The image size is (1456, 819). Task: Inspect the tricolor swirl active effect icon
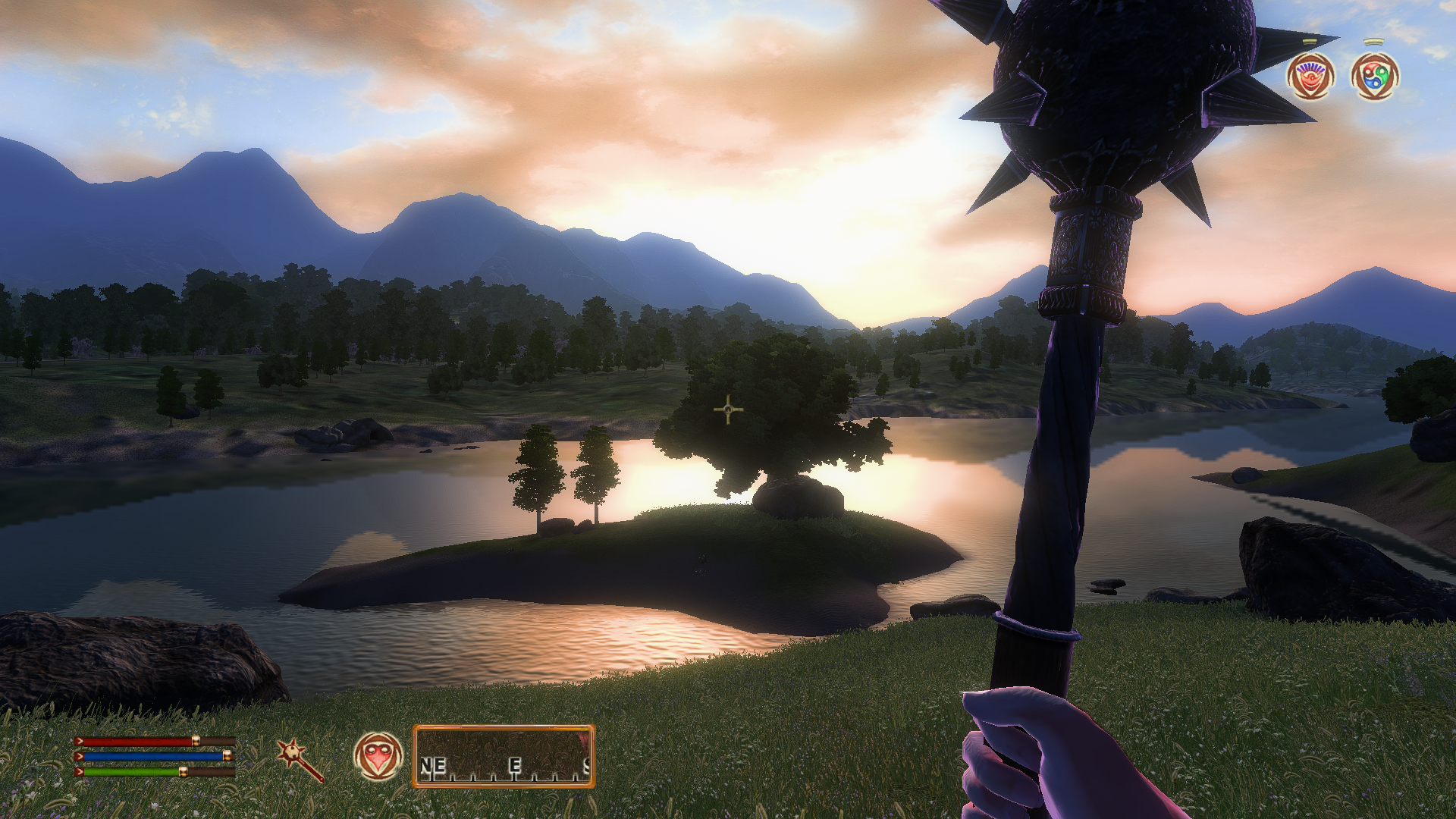click(x=1375, y=77)
